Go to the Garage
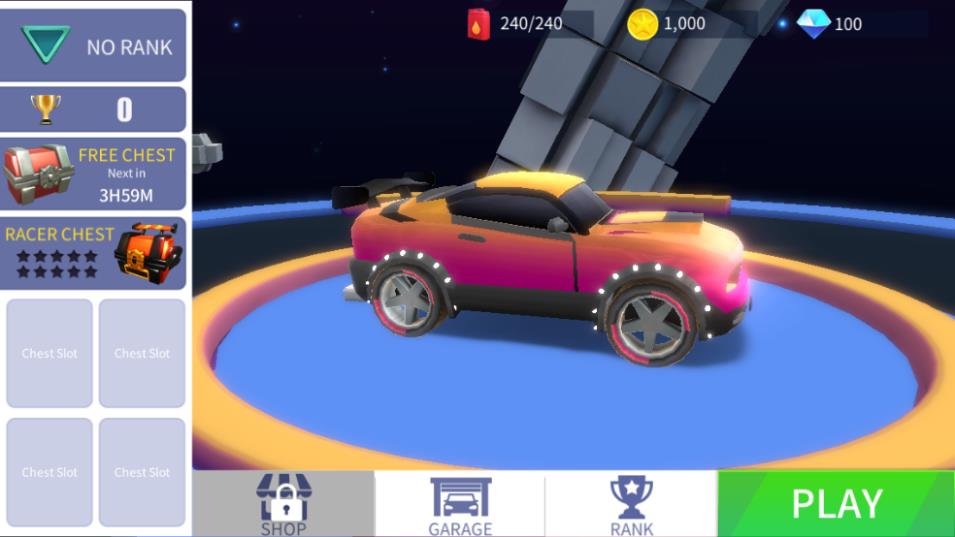 point(460,504)
